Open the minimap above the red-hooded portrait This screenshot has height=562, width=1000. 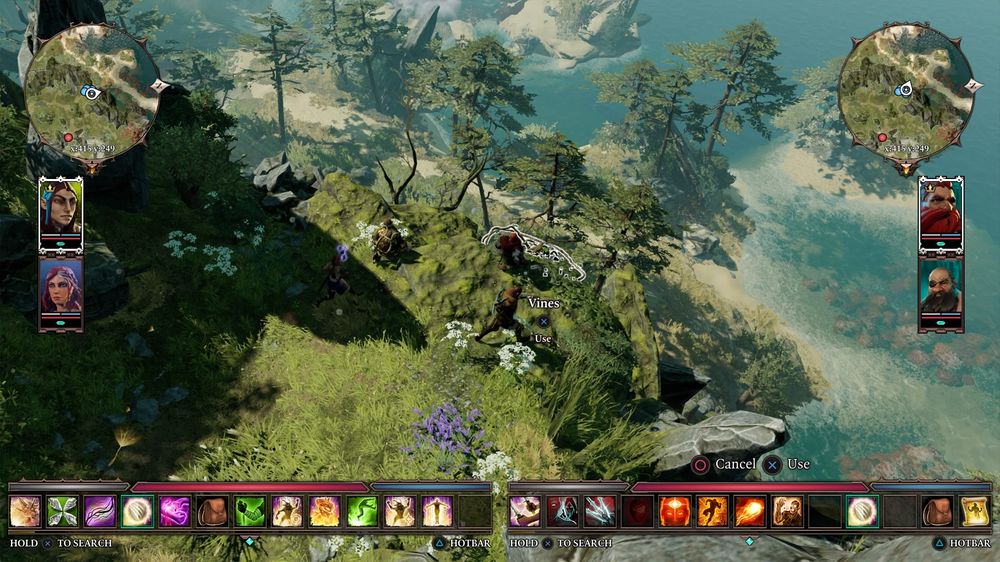click(x=906, y=90)
